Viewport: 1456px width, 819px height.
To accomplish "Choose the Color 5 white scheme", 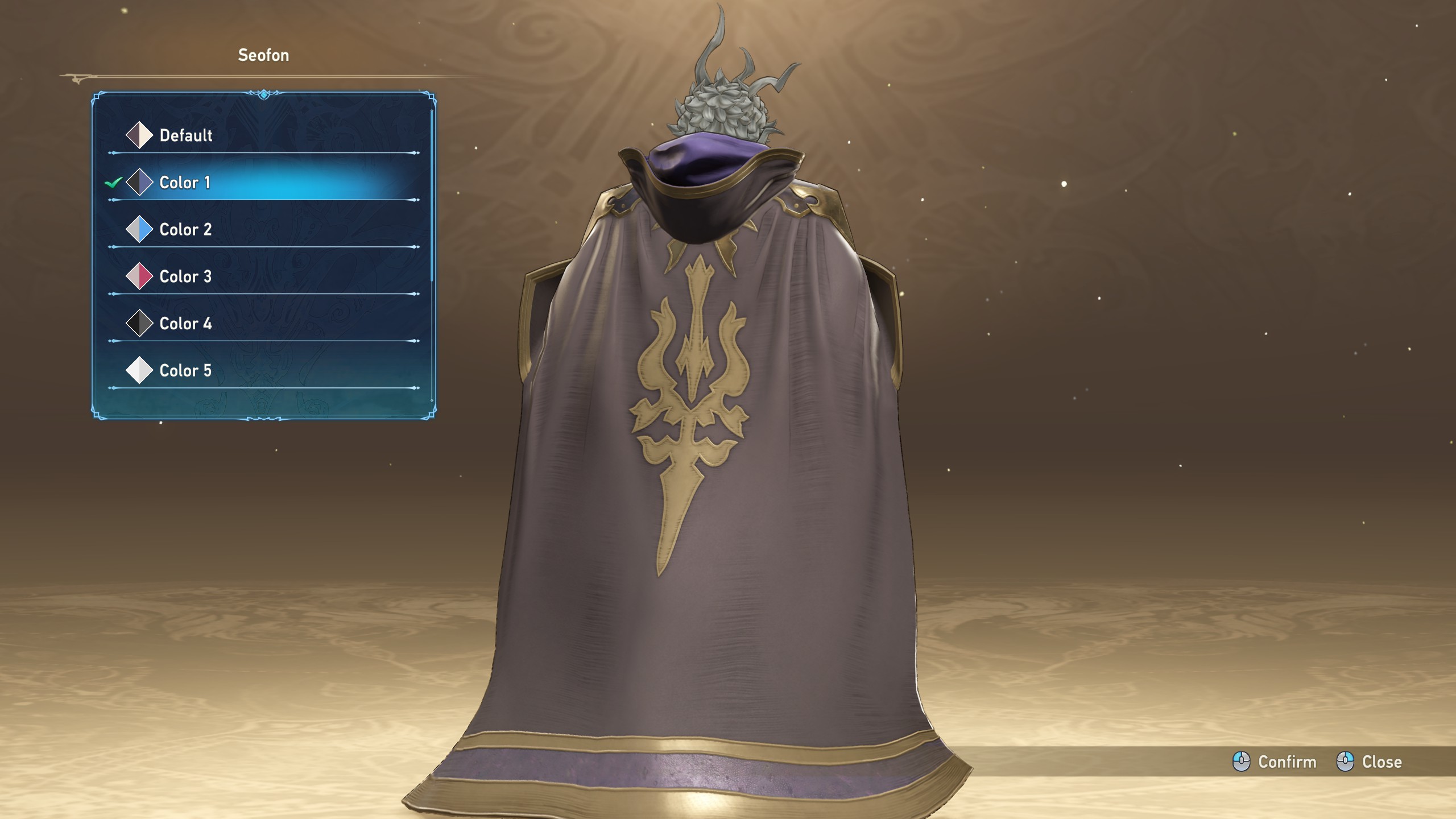I will pyautogui.click(x=185, y=371).
